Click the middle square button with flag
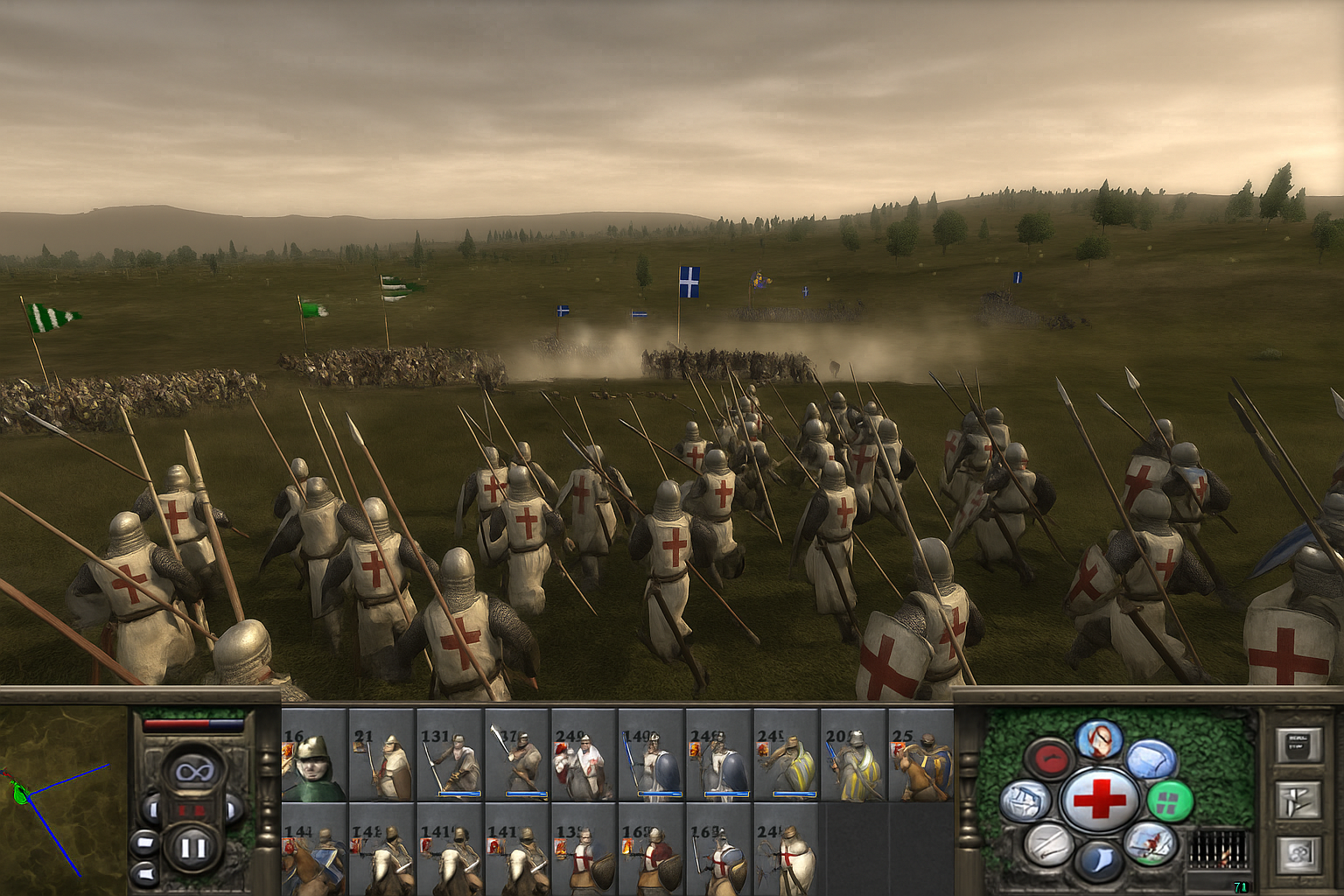 1297,801
